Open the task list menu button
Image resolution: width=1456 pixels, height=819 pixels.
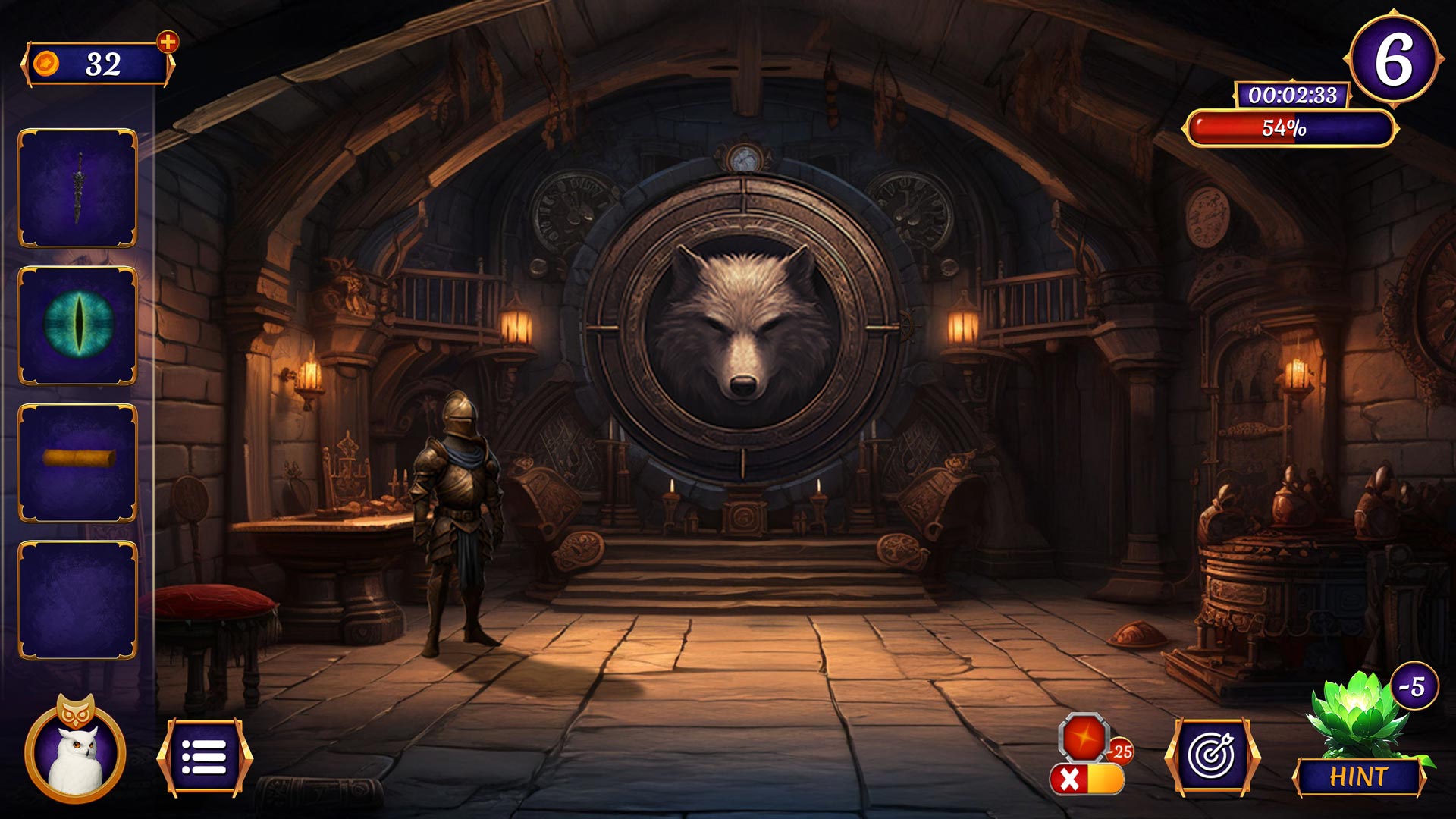coord(204,757)
